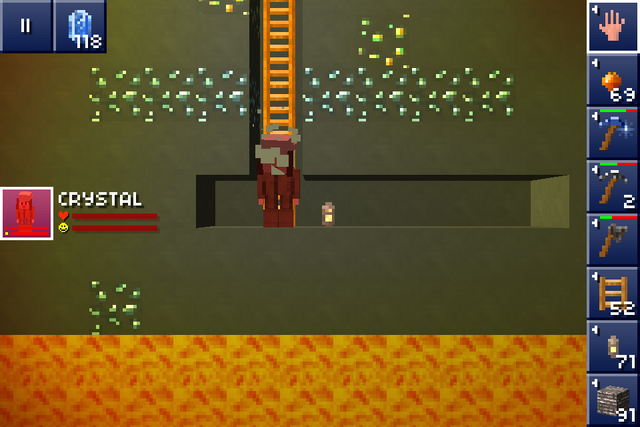Open the time crystal shop

pyautogui.click(x=79, y=26)
